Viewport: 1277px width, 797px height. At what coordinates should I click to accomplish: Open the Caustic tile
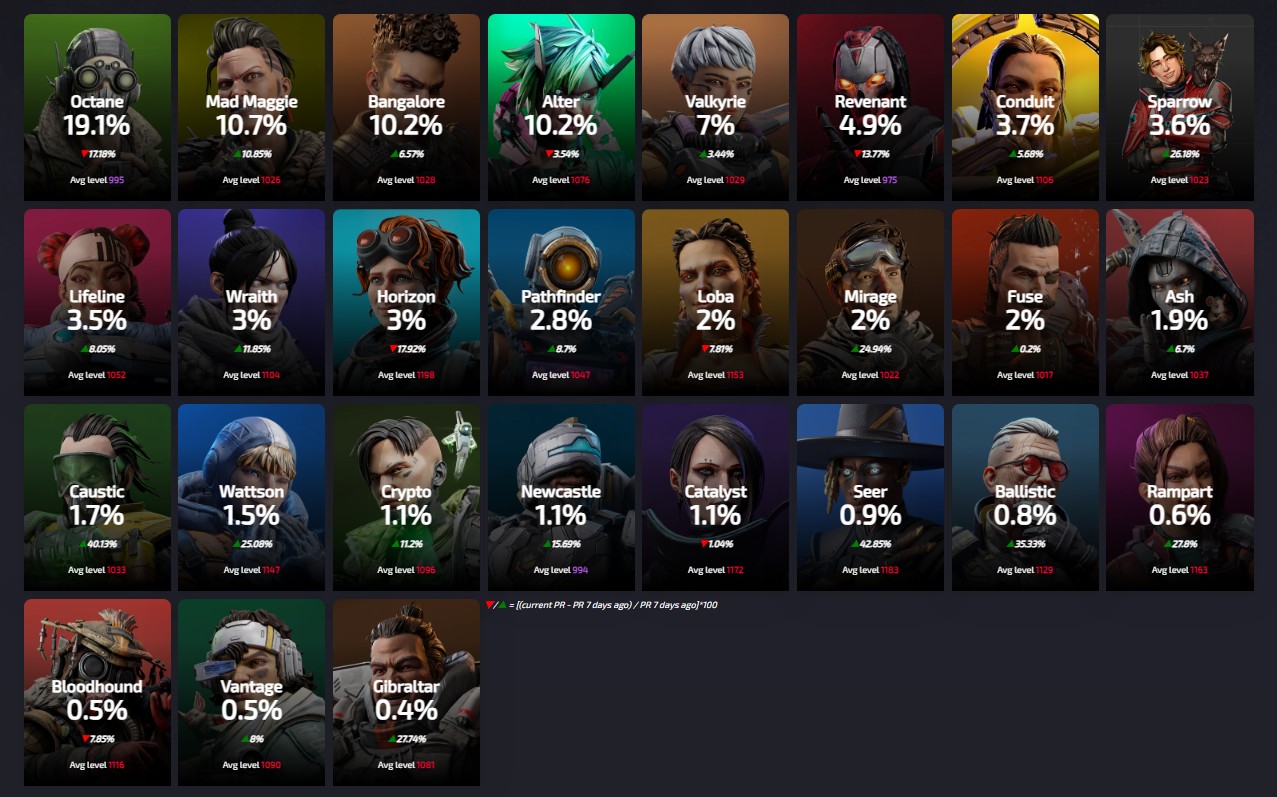(x=97, y=497)
